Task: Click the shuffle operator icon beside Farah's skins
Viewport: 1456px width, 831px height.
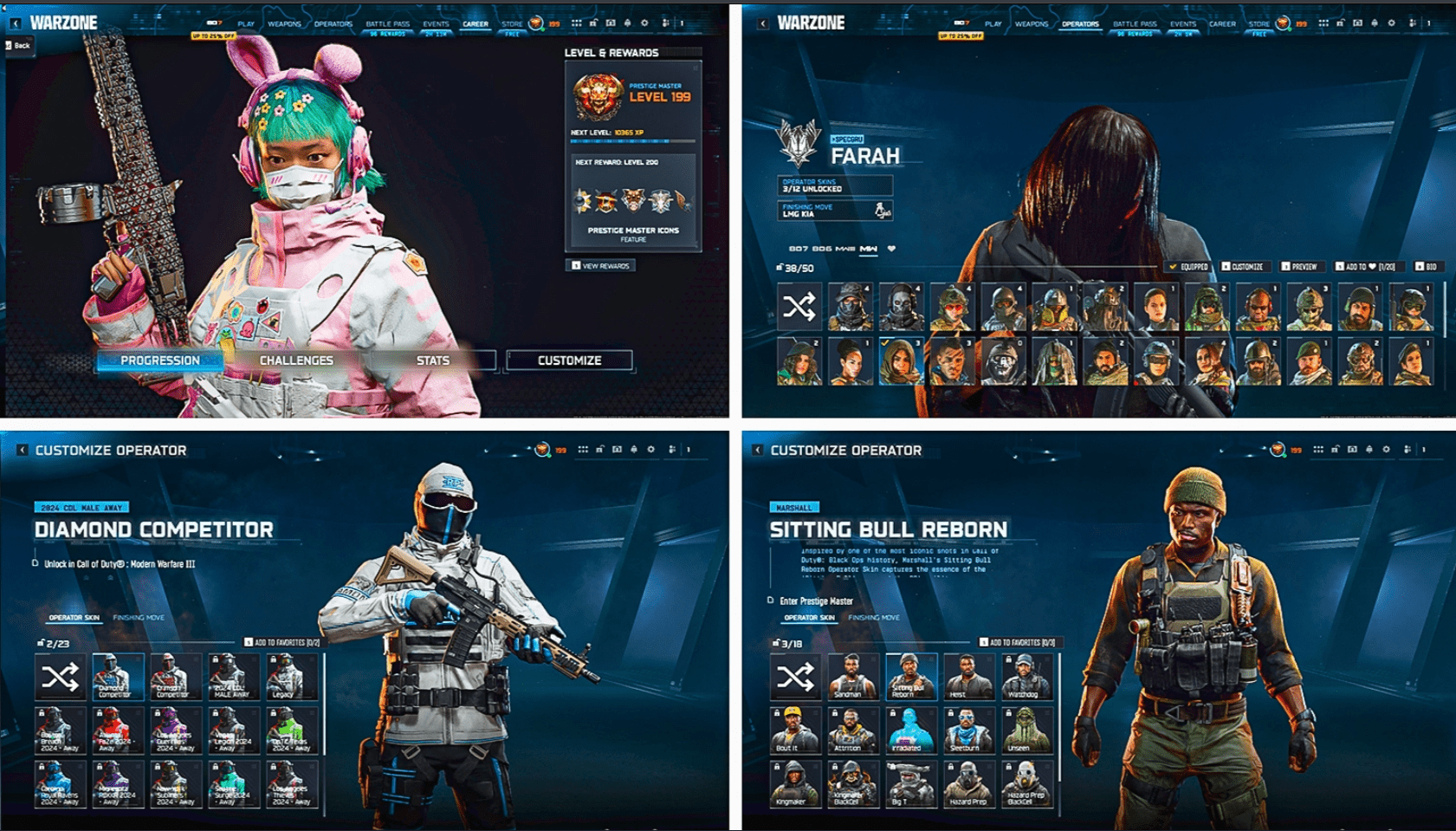Action: [799, 308]
